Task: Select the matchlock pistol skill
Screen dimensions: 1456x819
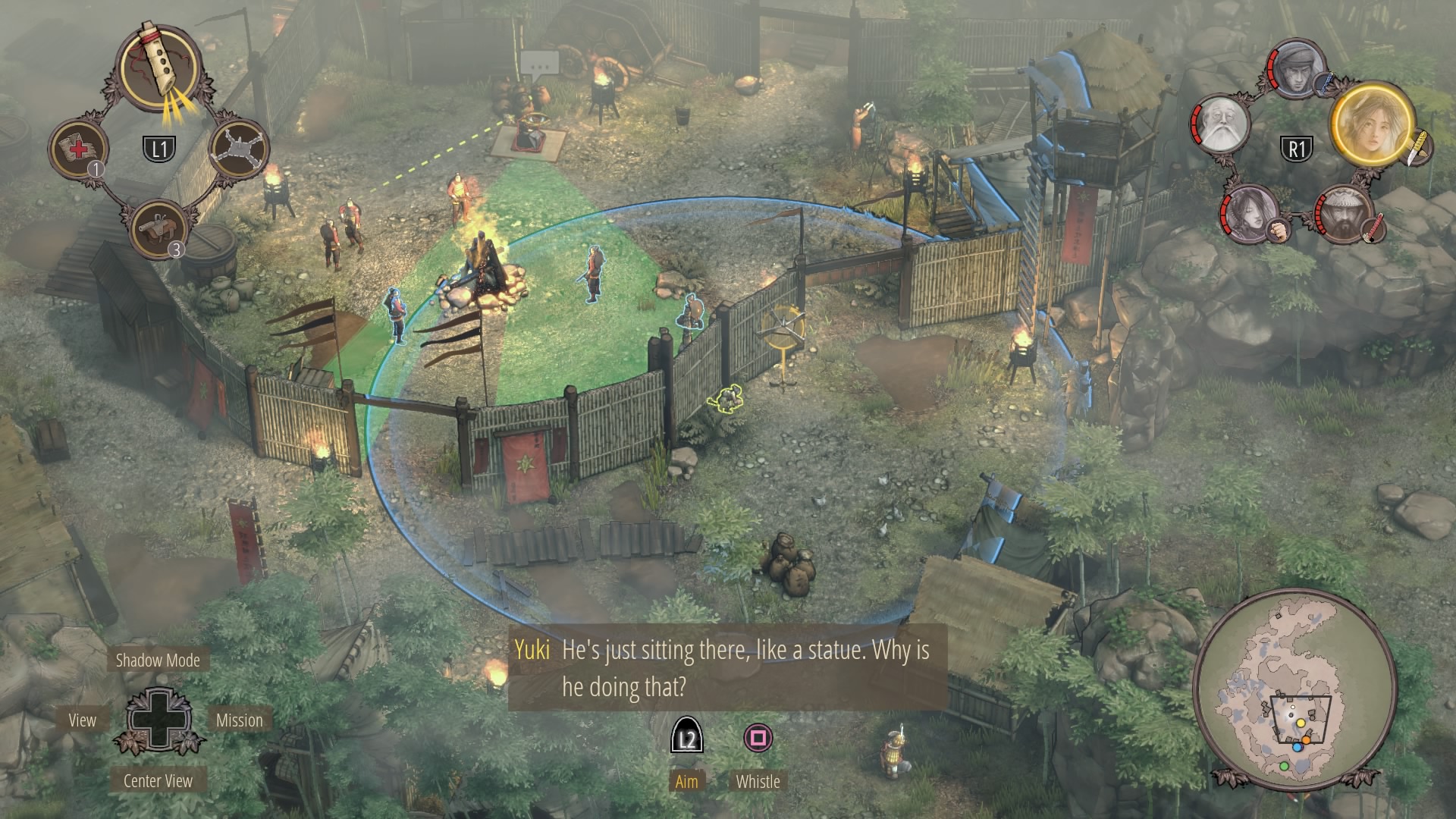Action: tap(158, 227)
